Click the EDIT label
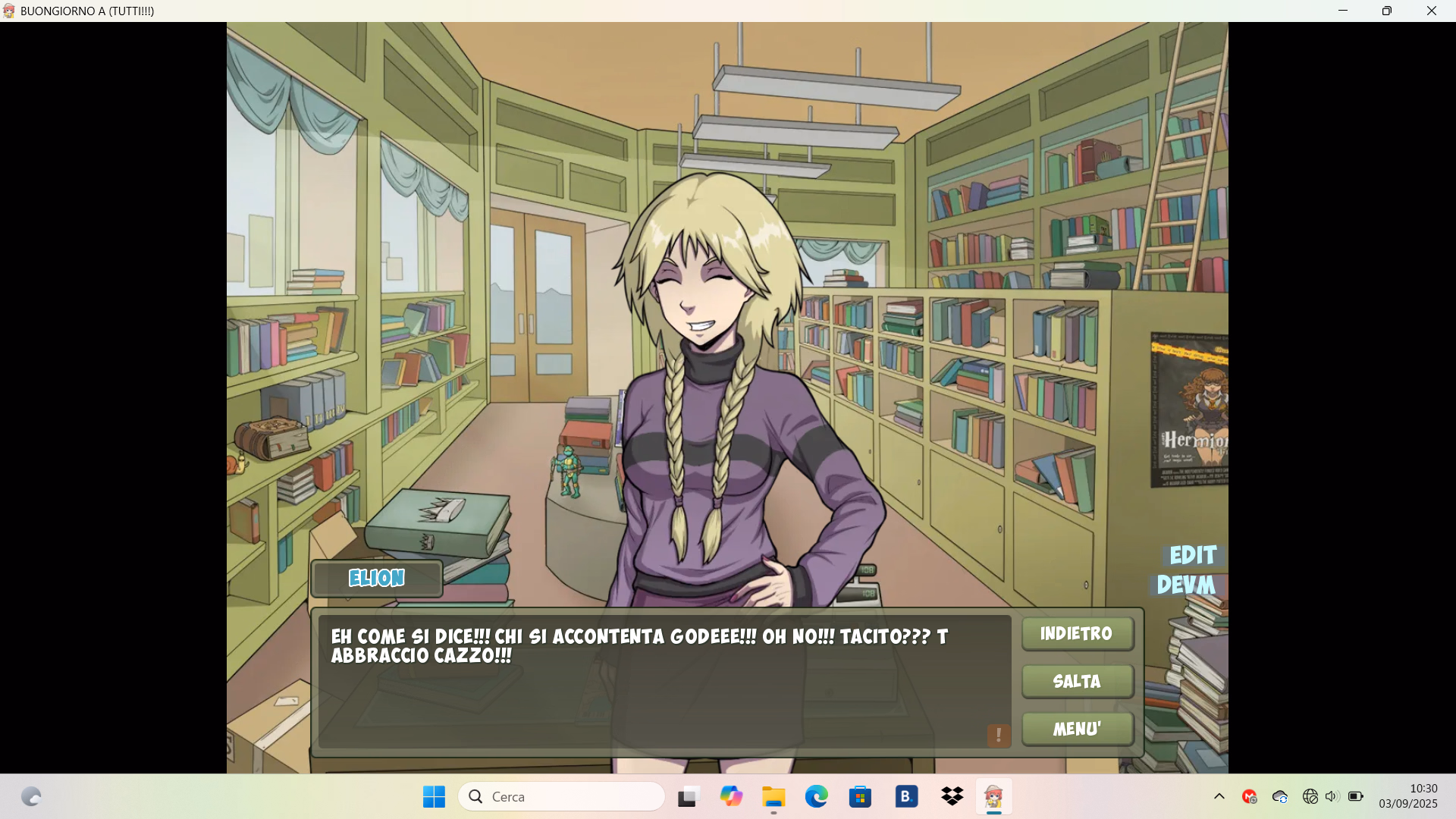 point(1193,555)
